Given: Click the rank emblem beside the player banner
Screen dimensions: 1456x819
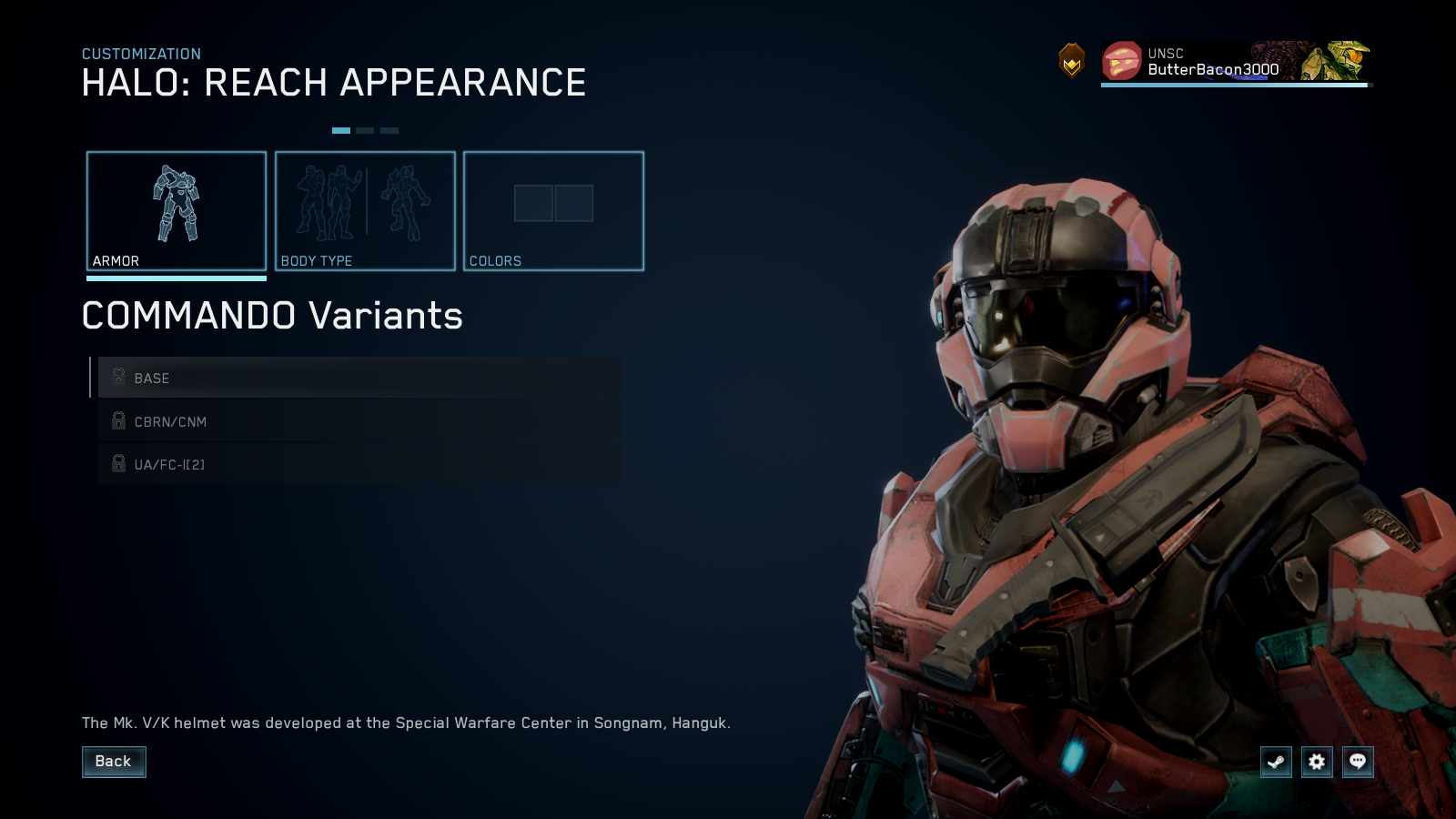Looking at the screenshot, I should click(1072, 61).
